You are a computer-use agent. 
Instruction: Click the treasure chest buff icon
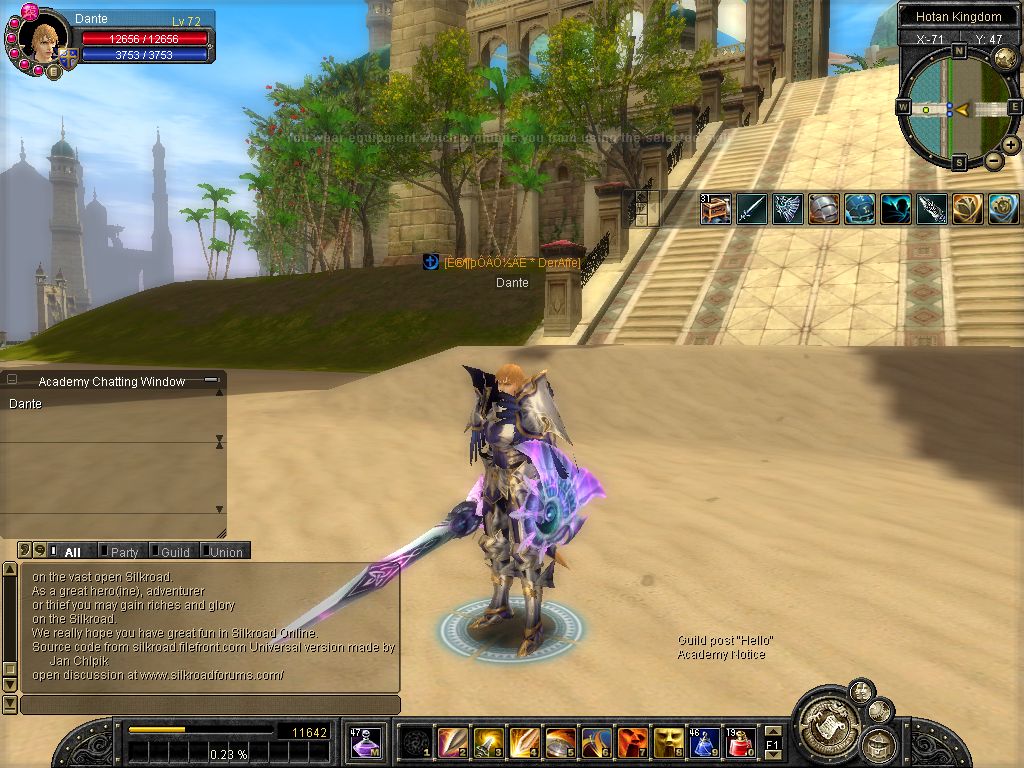point(715,208)
